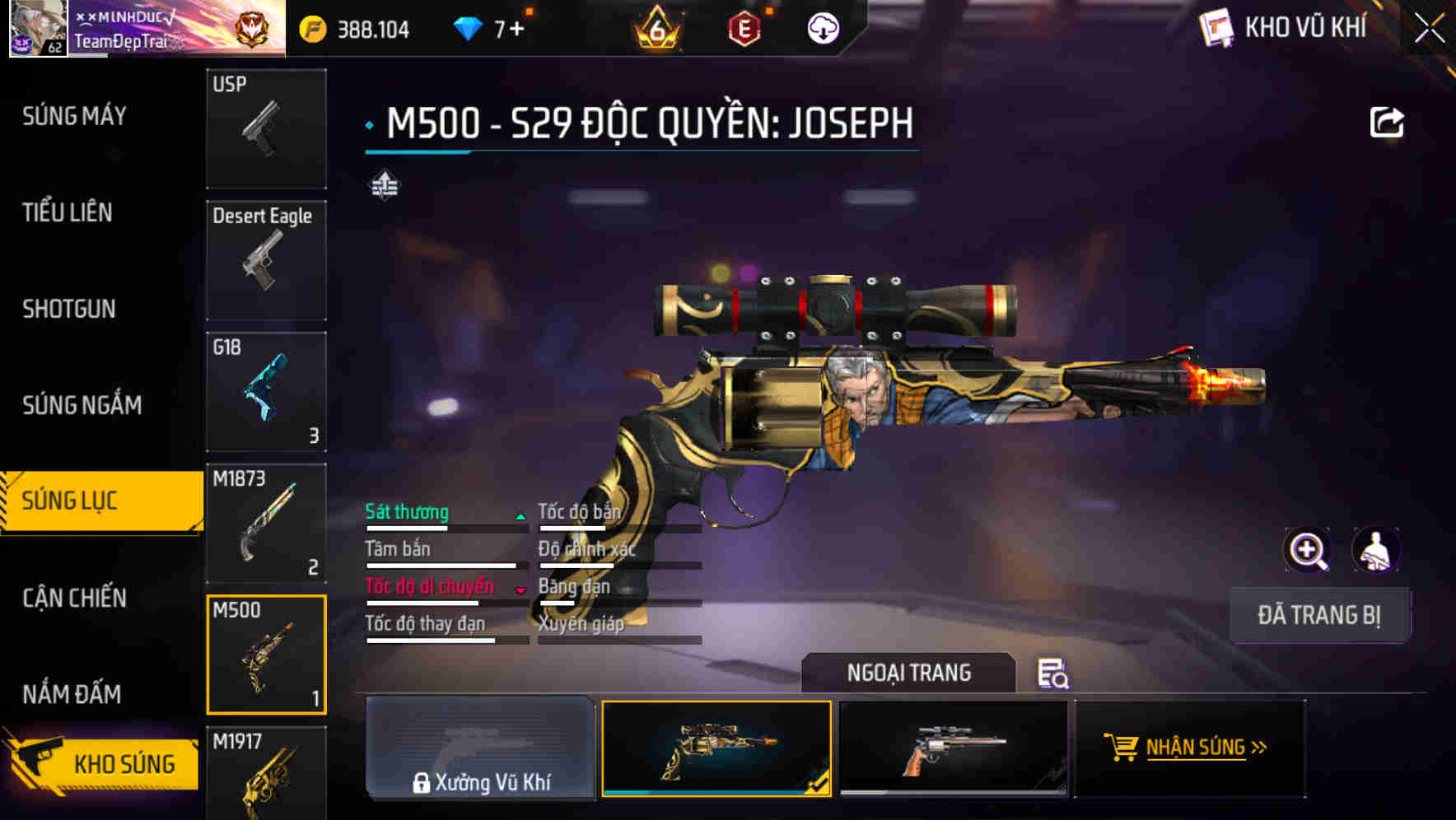Screen dimensions: 1456x820
Task: Click the Kho Vũ Khí header icon
Action: (x=1216, y=27)
